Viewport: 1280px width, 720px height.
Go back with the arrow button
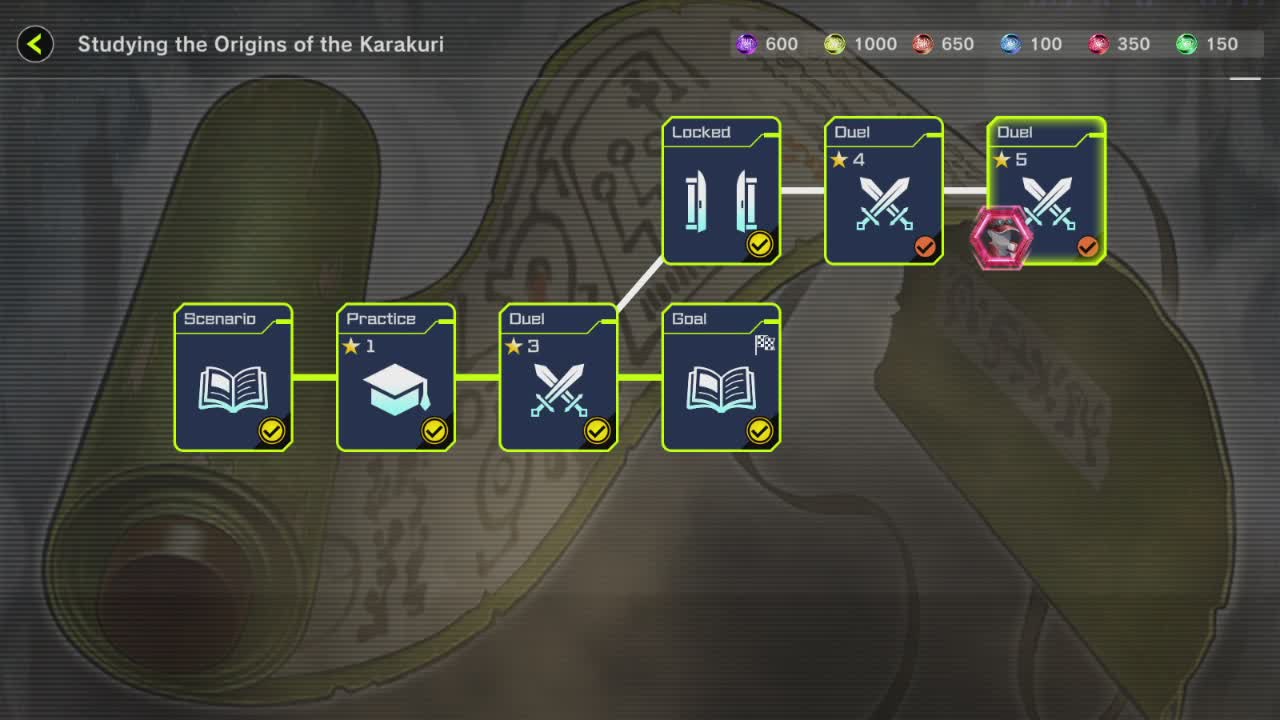click(35, 44)
